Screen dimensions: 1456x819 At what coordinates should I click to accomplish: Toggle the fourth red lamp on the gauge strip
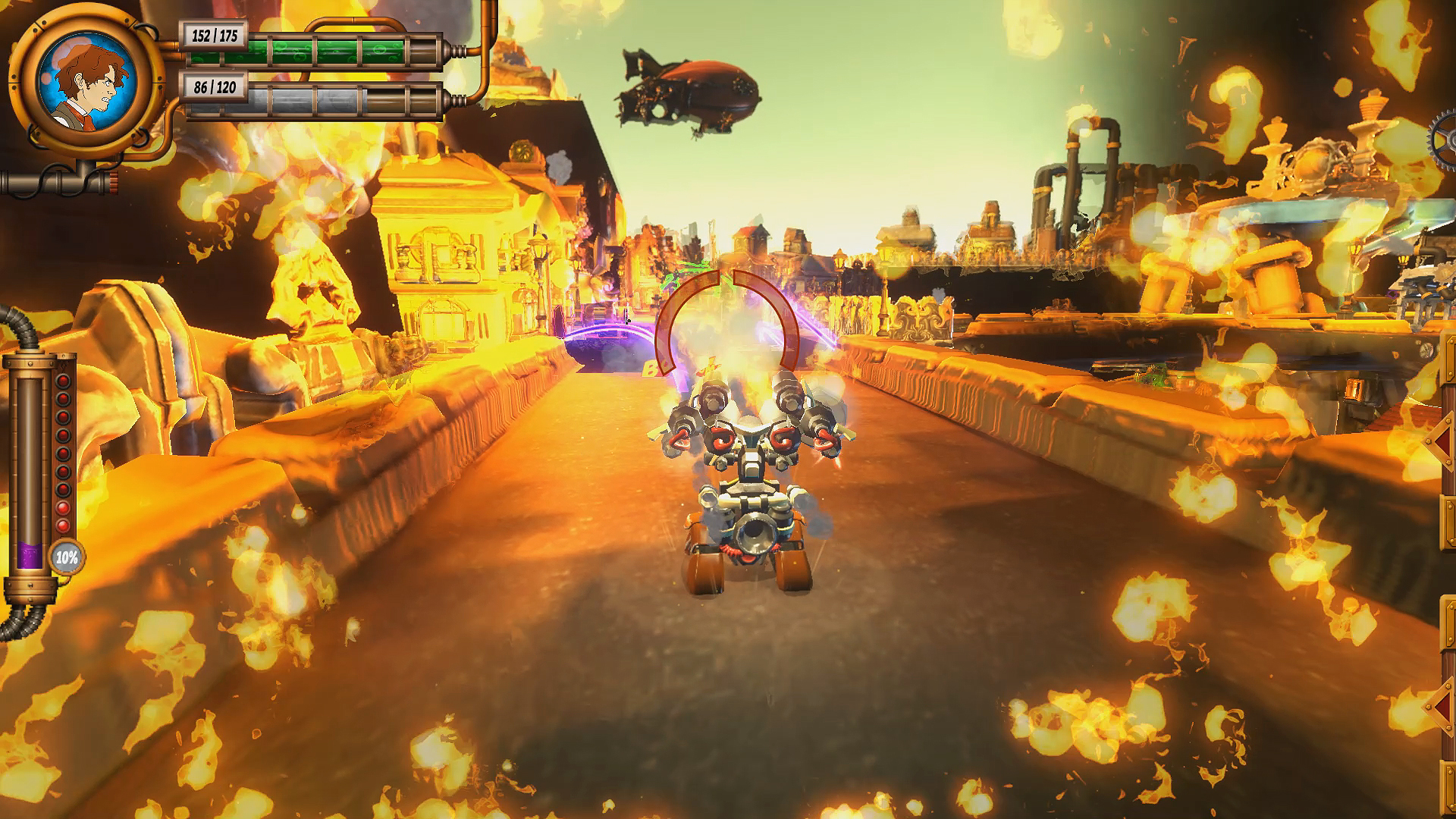(62, 435)
